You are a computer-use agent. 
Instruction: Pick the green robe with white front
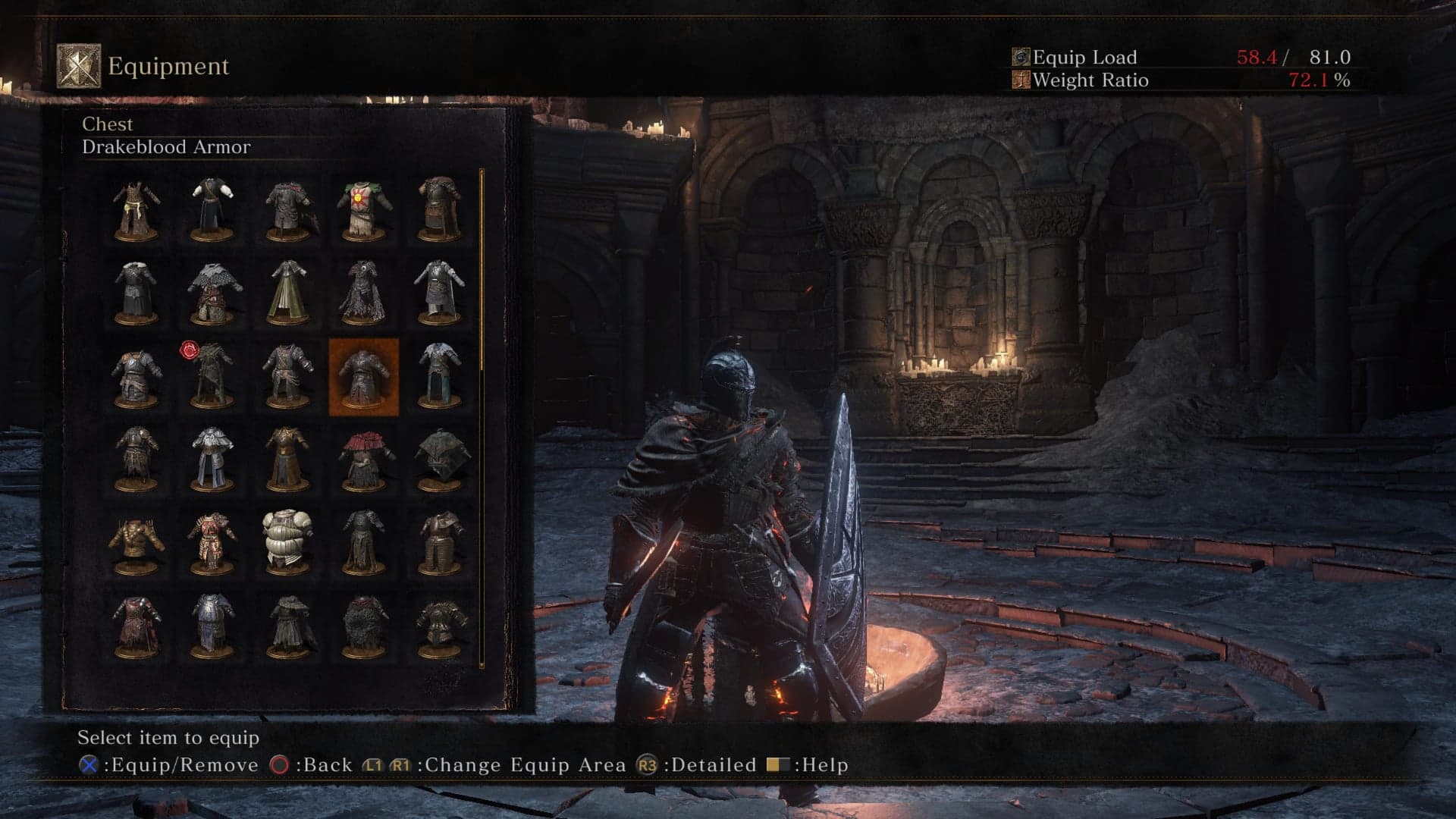point(287,291)
